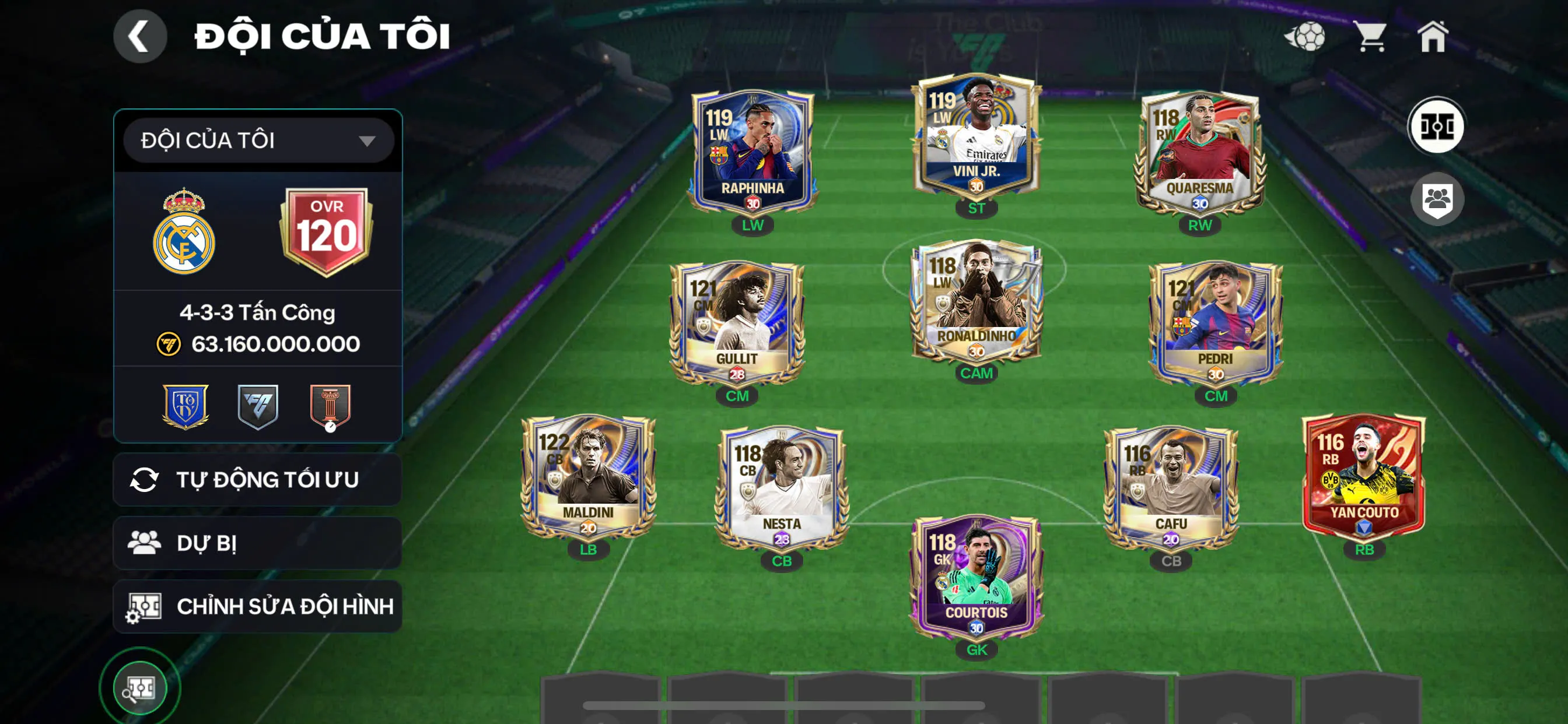Viewport: 1568px width, 724px height.
Task: Click the football icon in the top bar
Action: pyautogui.click(x=1305, y=37)
